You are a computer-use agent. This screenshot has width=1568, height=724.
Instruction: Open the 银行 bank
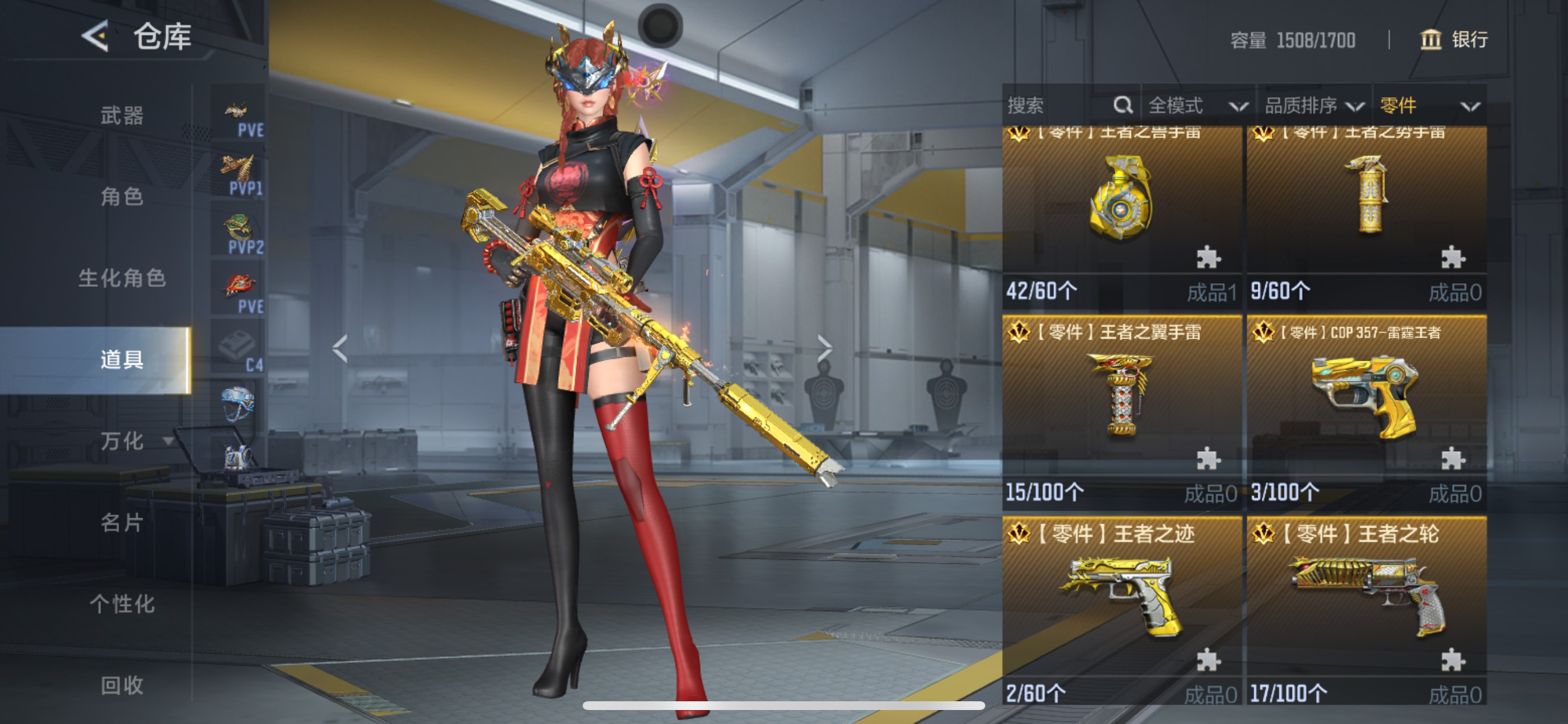(x=1455, y=40)
